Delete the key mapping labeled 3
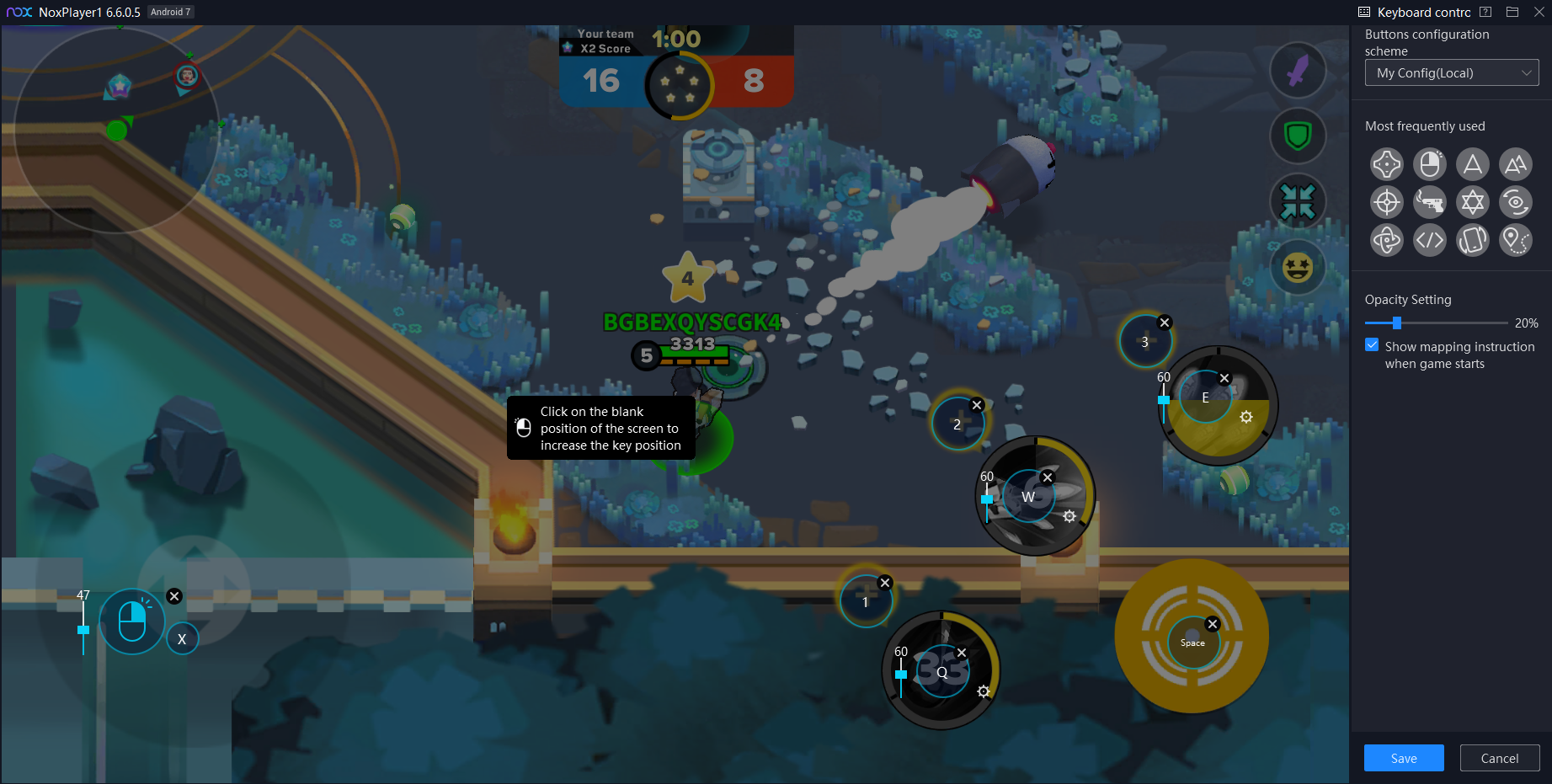 point(1165,323)
